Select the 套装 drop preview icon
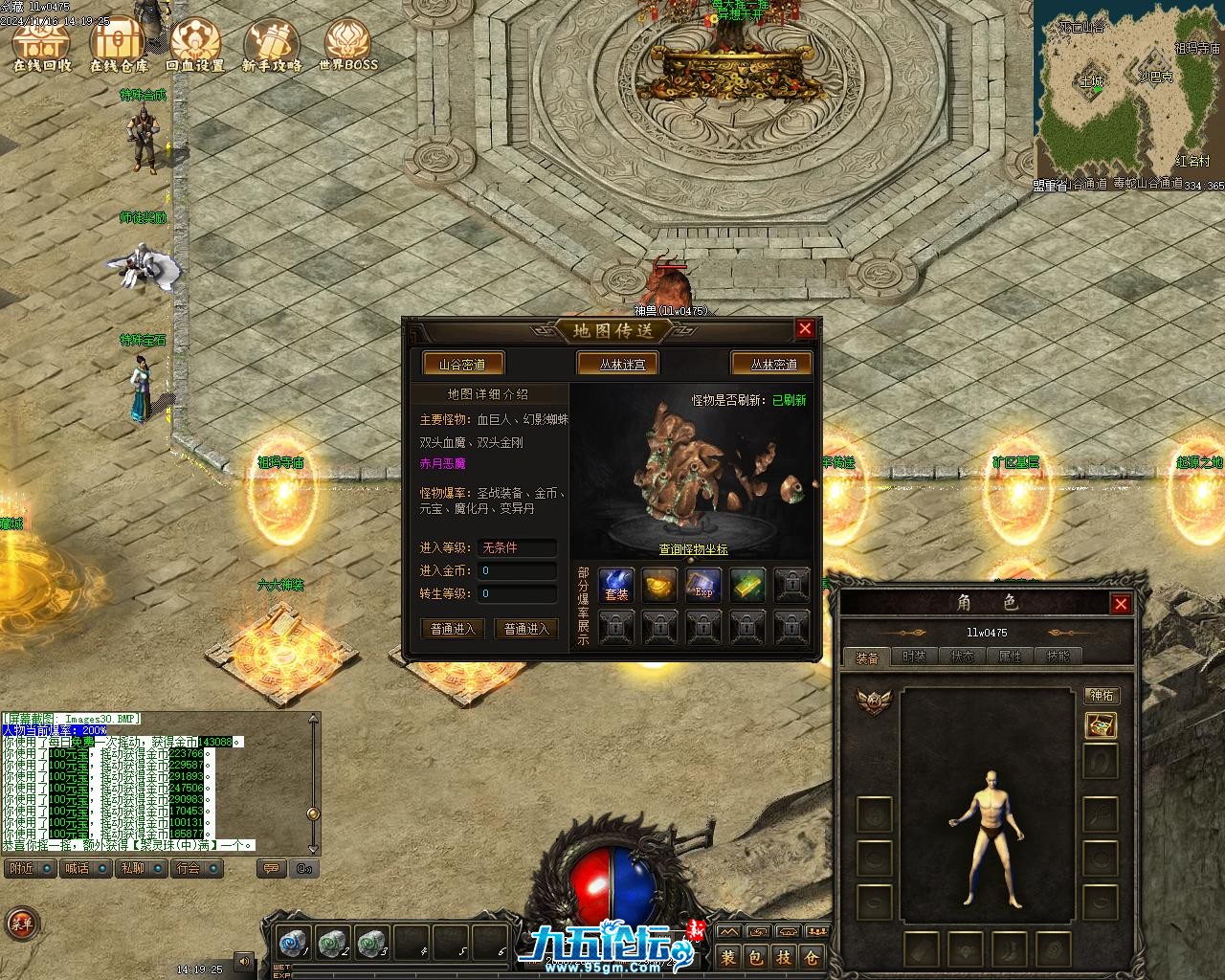This screenshot has width=1225, height=980. pos(616,585)
